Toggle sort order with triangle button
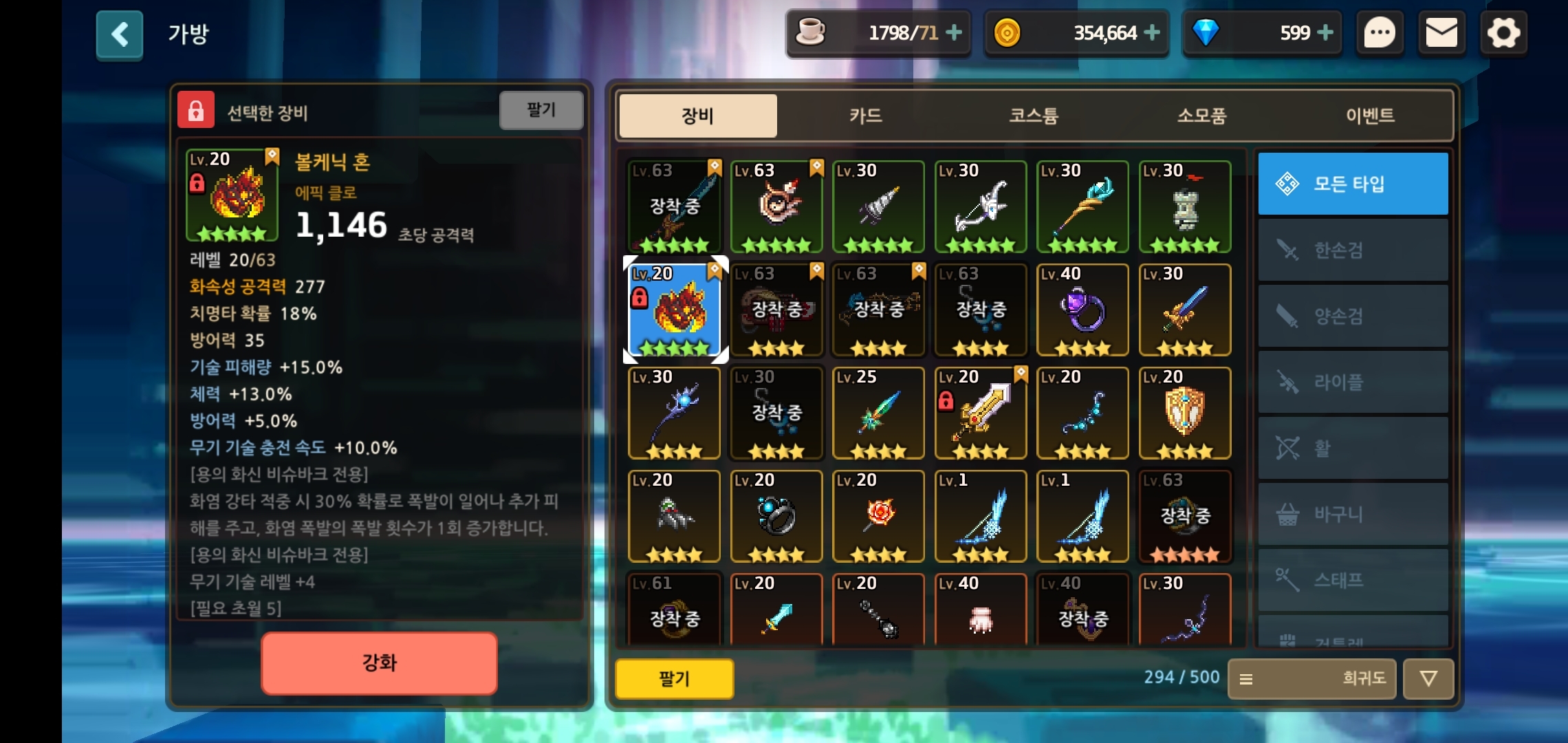 (1428, 679)
